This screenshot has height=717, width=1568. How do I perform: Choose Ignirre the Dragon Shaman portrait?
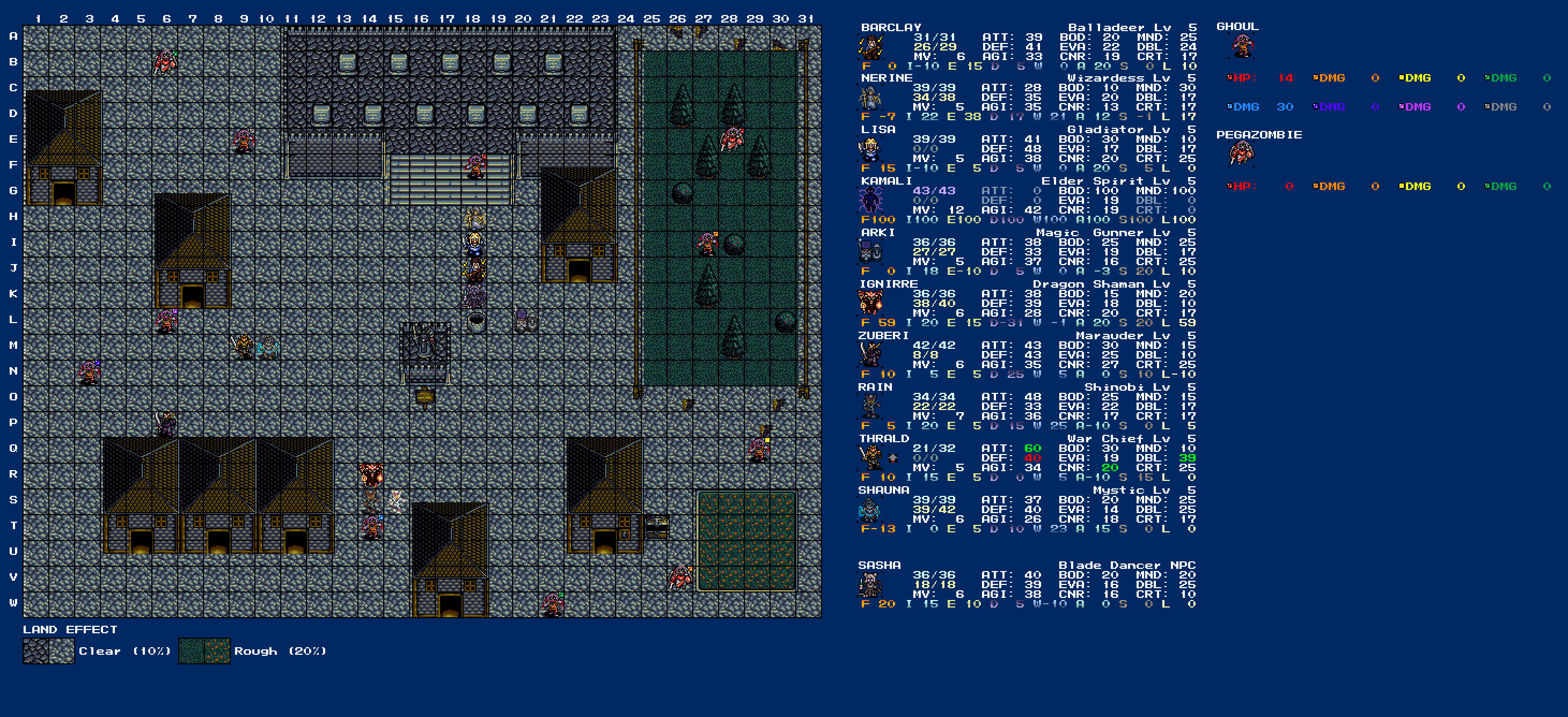870,304
